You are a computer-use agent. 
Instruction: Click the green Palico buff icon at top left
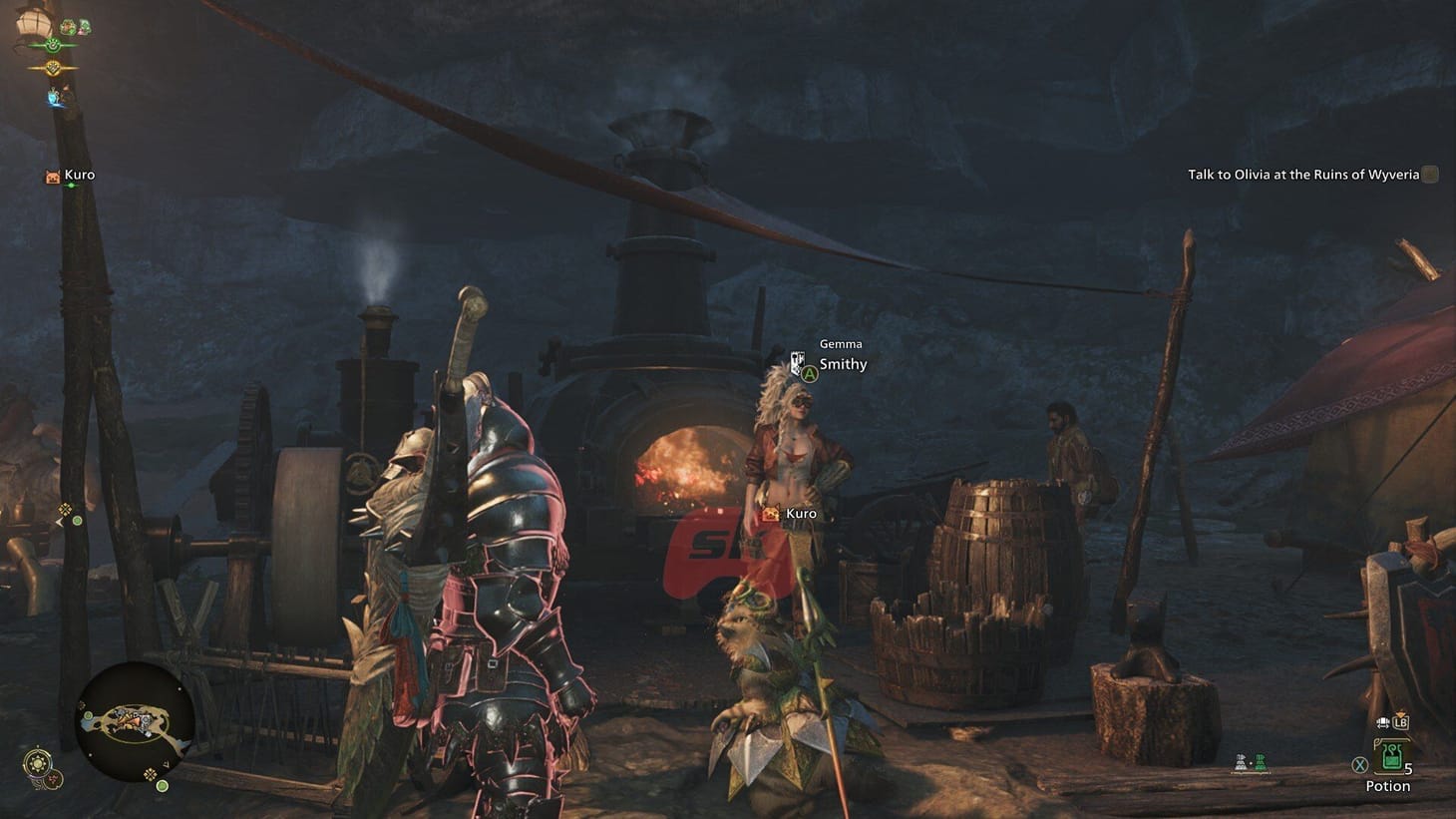point(67,27)
